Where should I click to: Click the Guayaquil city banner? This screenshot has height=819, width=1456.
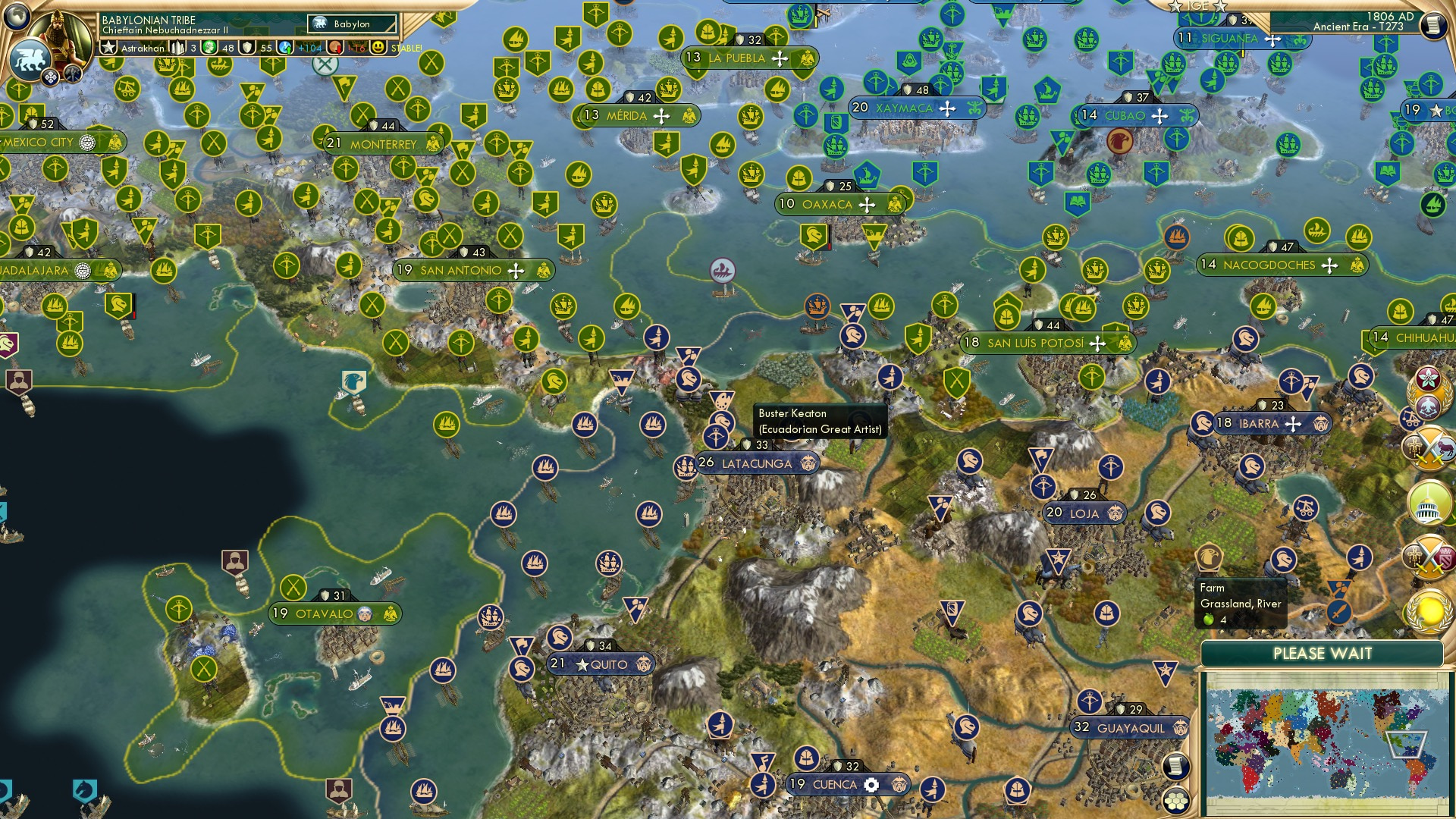(x=1130, y=728)
